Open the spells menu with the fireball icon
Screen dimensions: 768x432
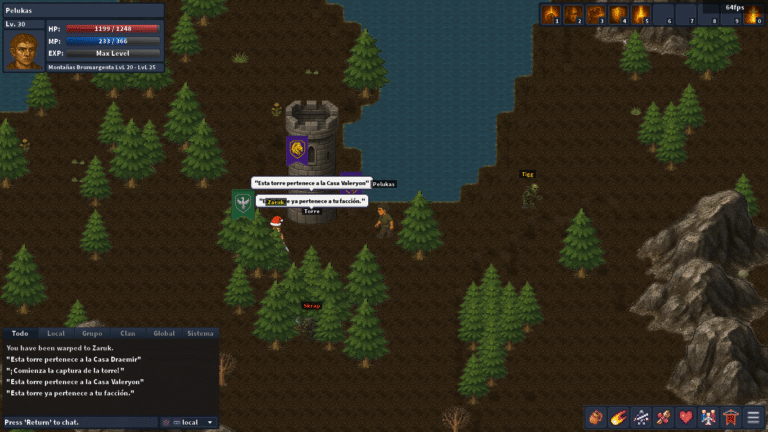click(x=618, y=417)
